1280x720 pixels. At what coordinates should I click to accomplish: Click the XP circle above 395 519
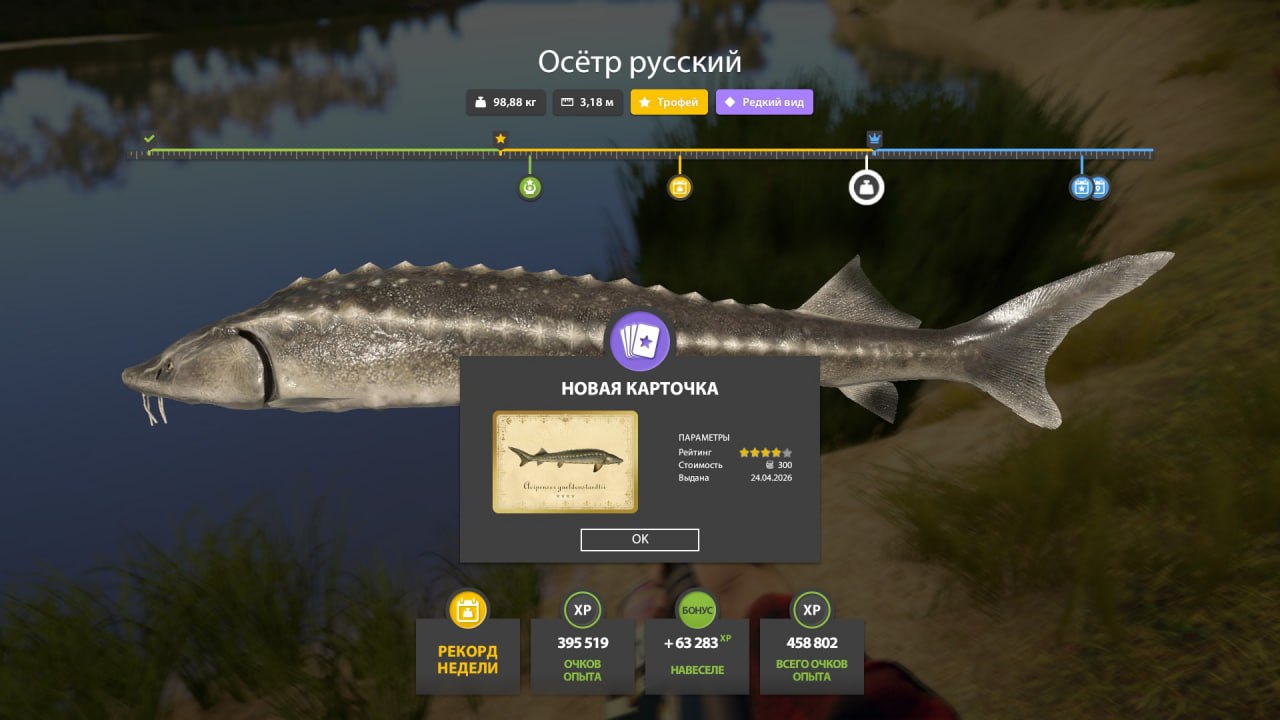point(582,609)
